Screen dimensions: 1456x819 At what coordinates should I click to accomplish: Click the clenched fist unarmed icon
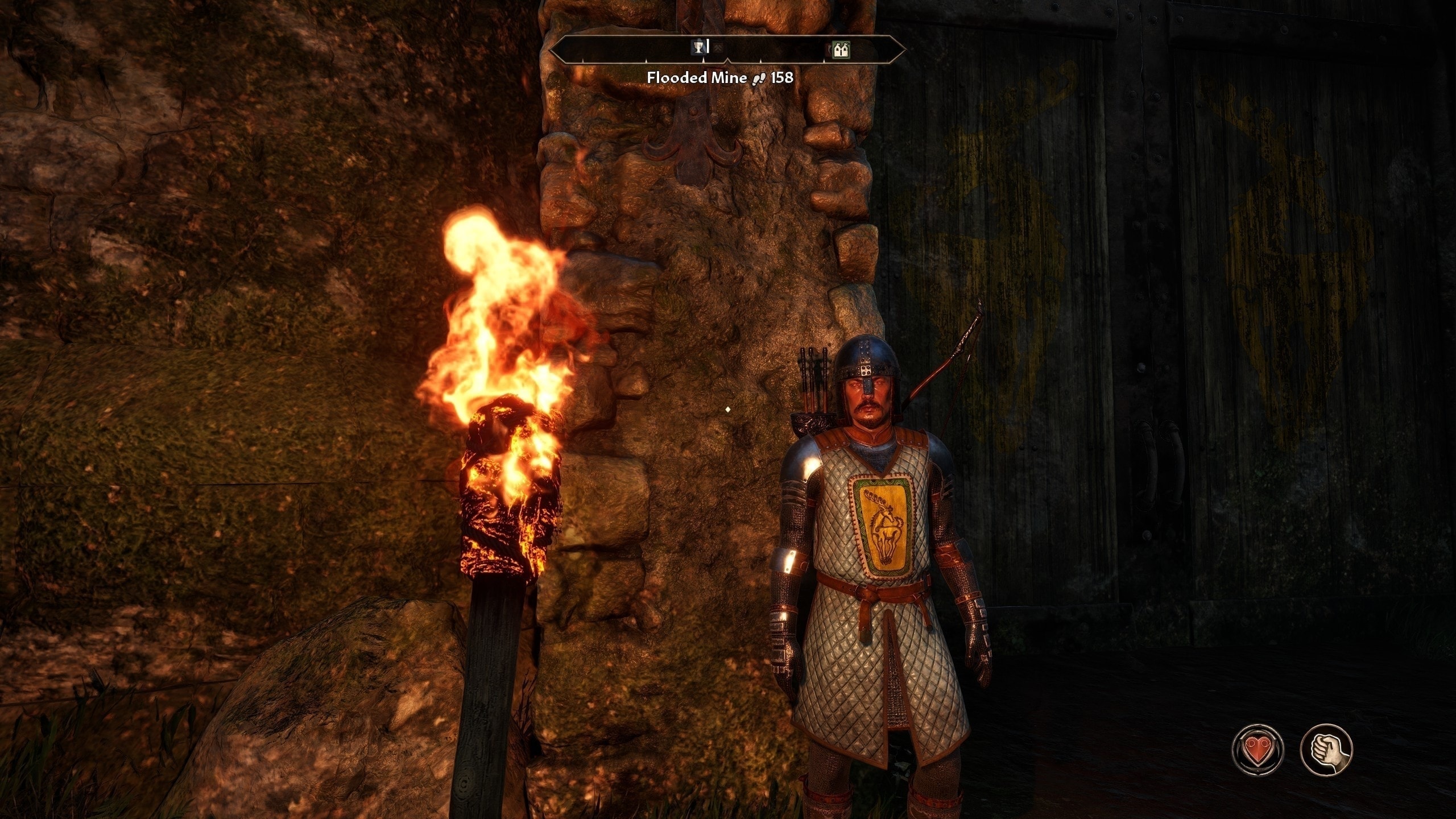(x=1326, y=749)
